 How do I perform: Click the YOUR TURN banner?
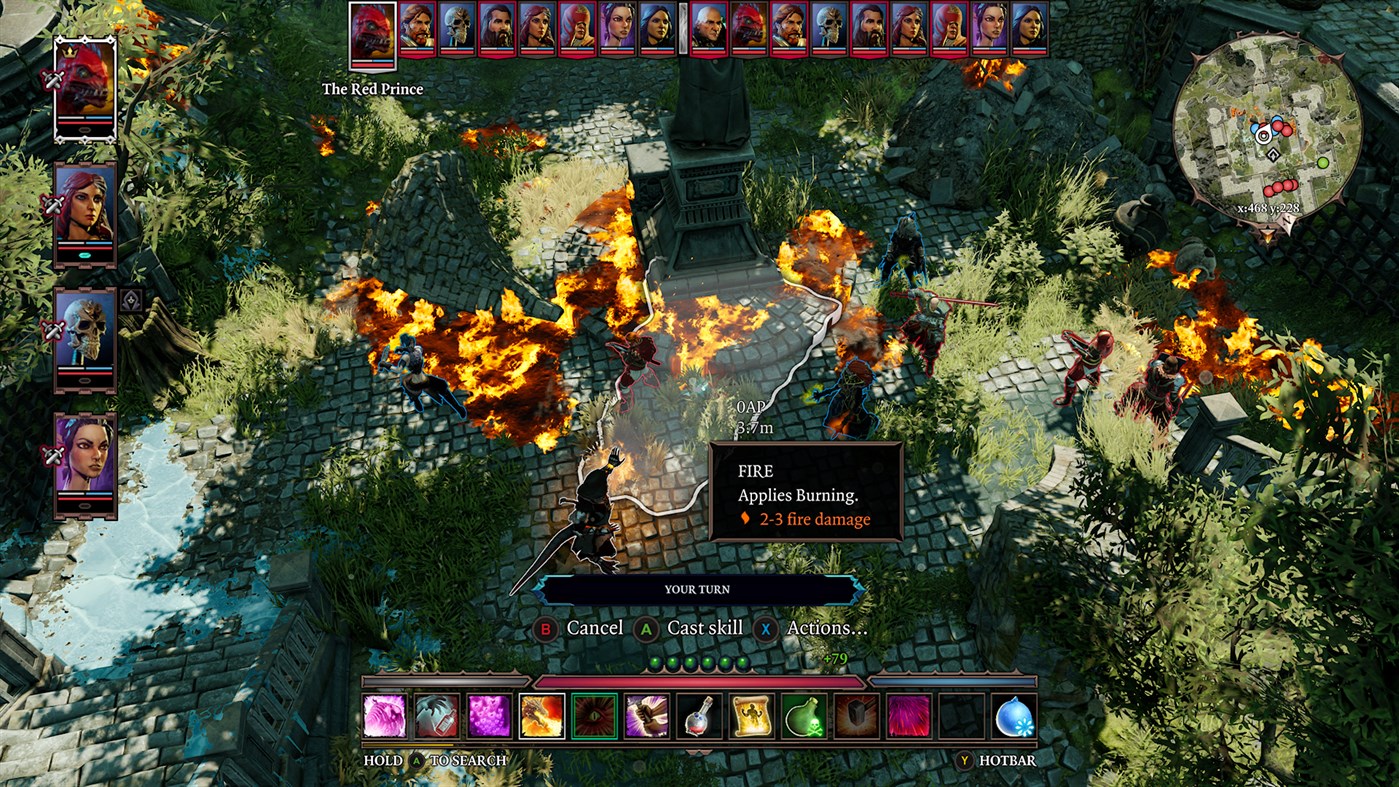click(x=698, y=589)
